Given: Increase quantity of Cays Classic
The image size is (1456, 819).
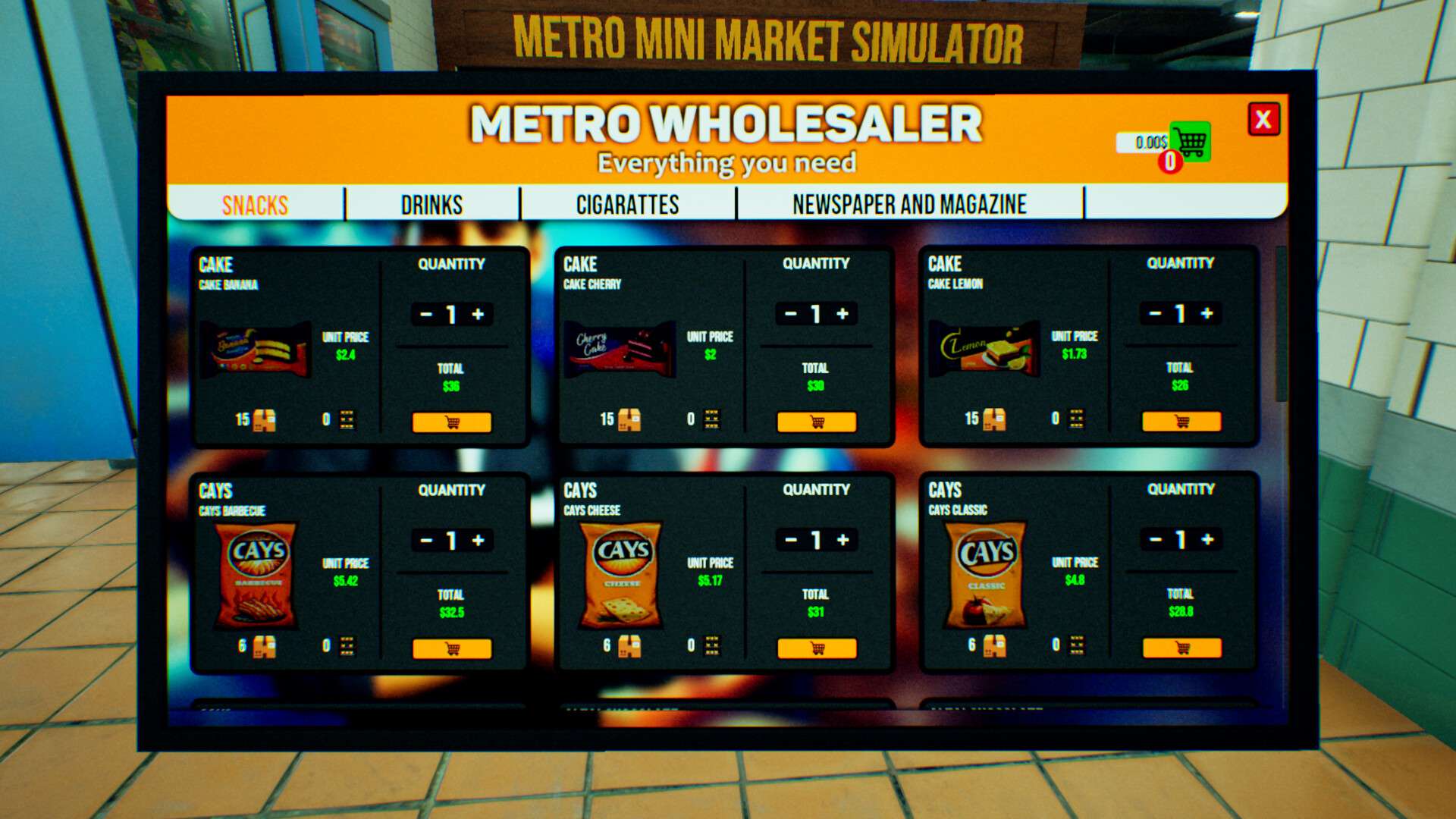Looking at the screenshot, I should [x=1209, y=539].
